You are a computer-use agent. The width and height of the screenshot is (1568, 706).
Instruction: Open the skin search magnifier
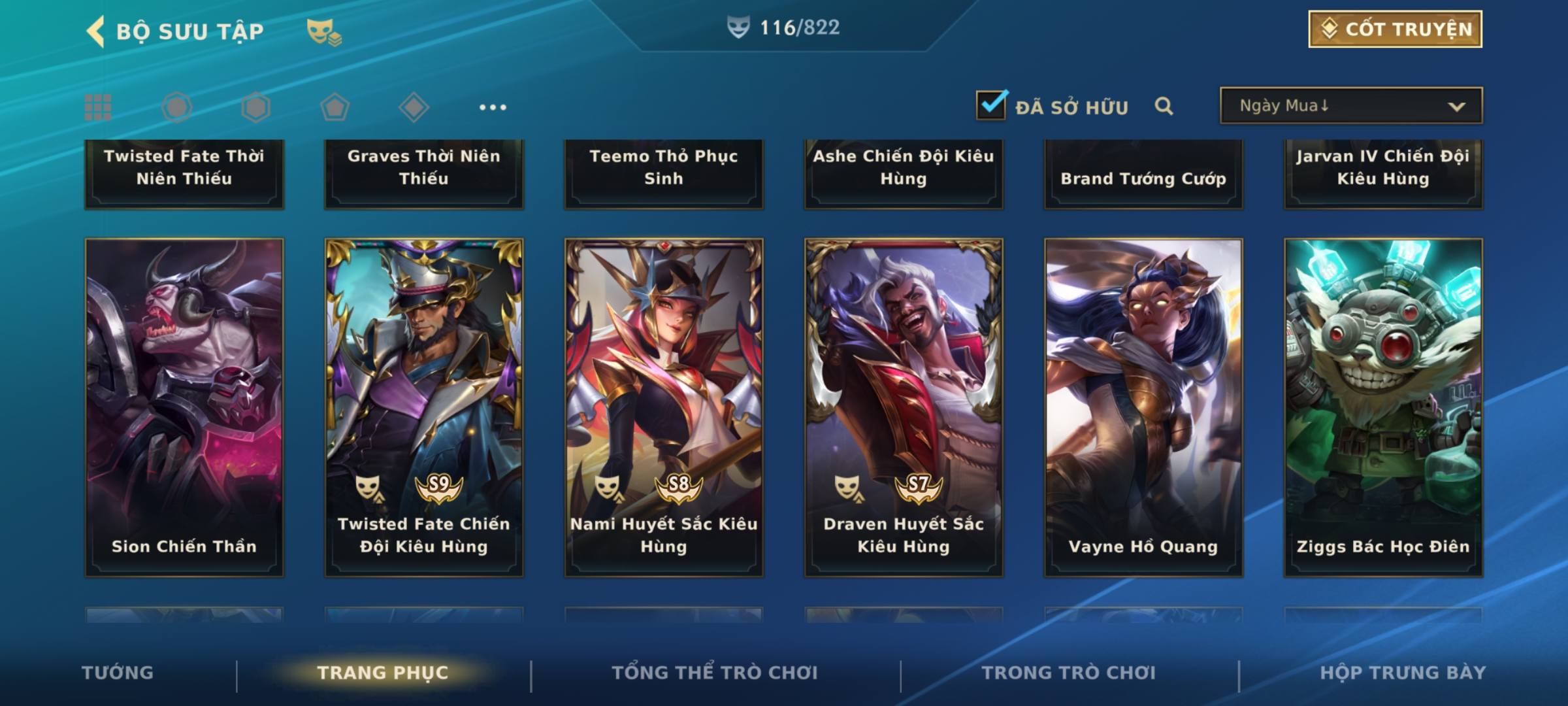(x=1164, y=106)
